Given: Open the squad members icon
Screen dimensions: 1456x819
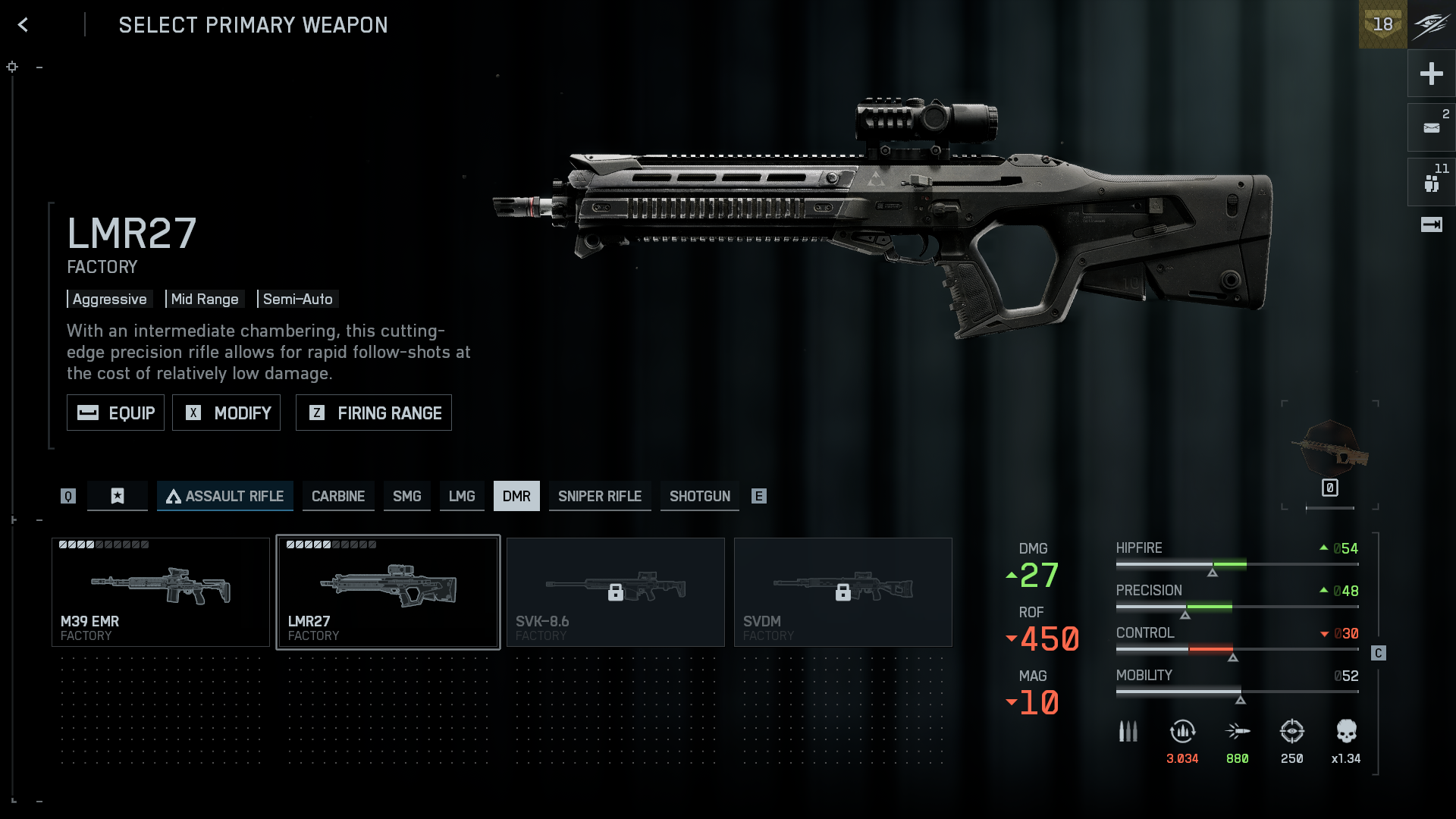Looking at the screenshot, I should point(1431,183).
